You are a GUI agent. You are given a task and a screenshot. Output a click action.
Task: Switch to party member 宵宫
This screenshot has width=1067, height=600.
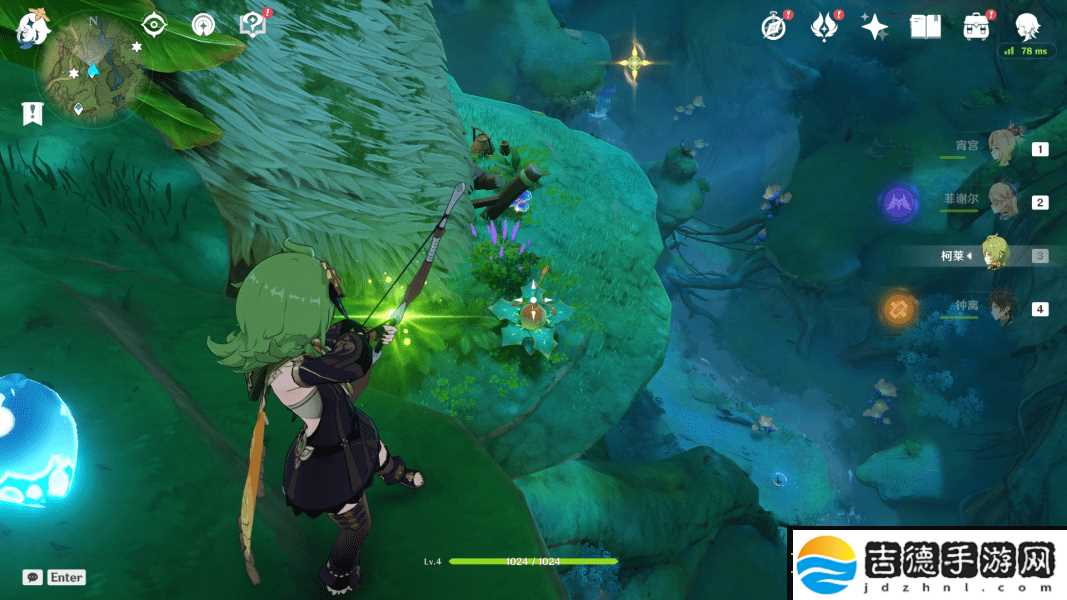click(x=1000, y=147)
